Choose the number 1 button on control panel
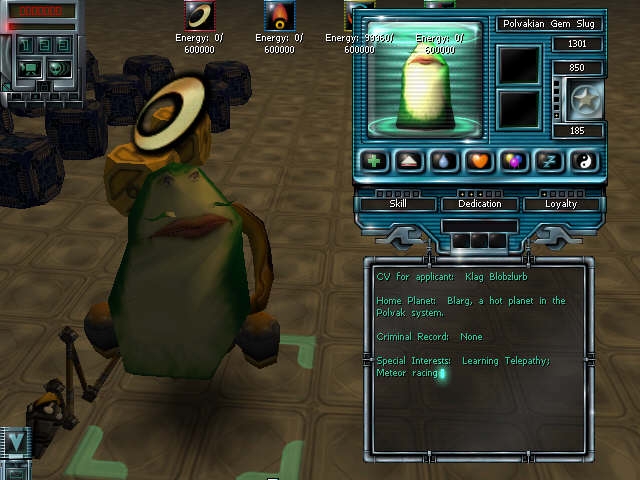The height and width of the screenshot is (480, 640). (x=24, y=45)
